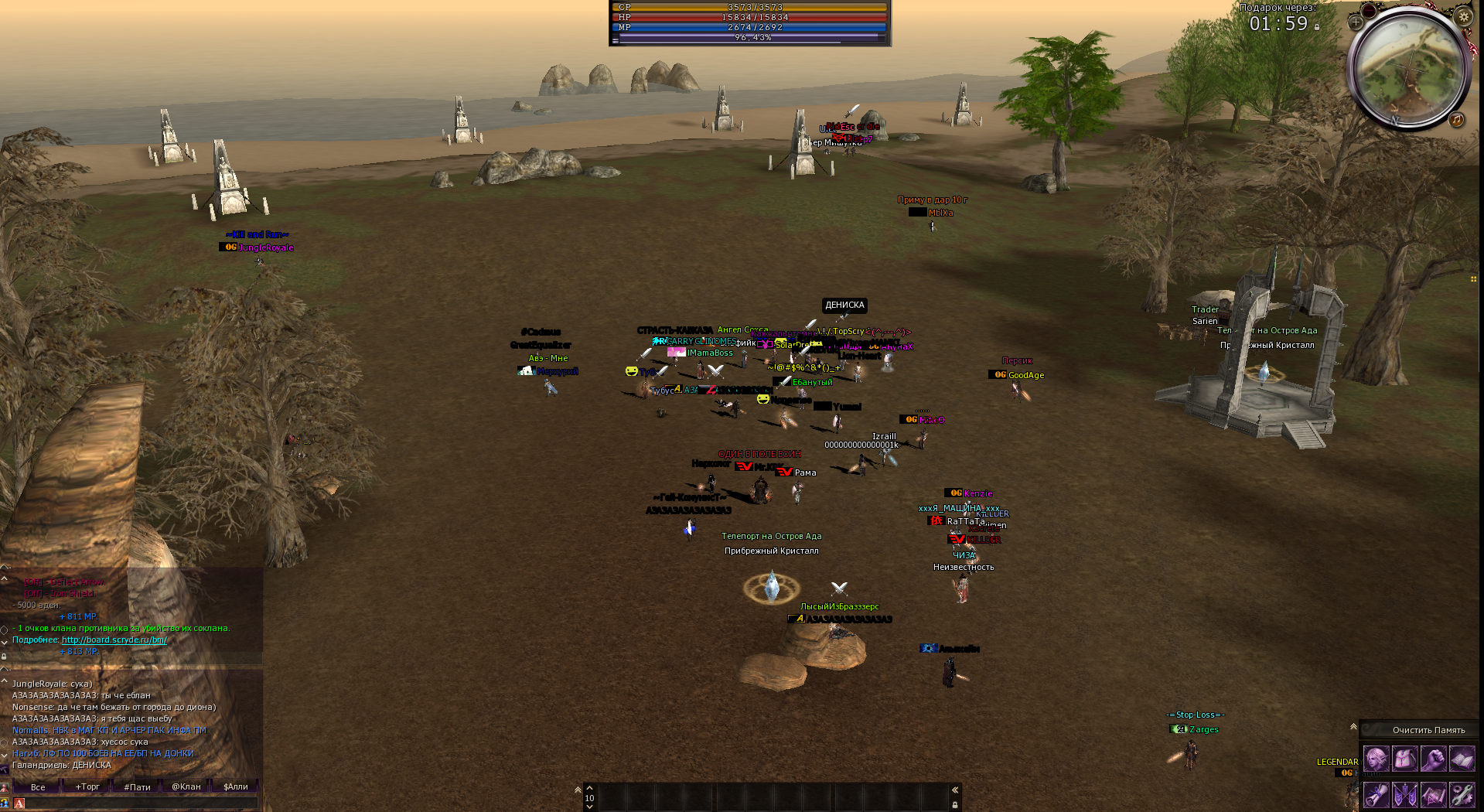The width and height of the screenshot is (1484, 812).
Task: Toggle the lock on the shortcut bar
Action: pos(956,806)
